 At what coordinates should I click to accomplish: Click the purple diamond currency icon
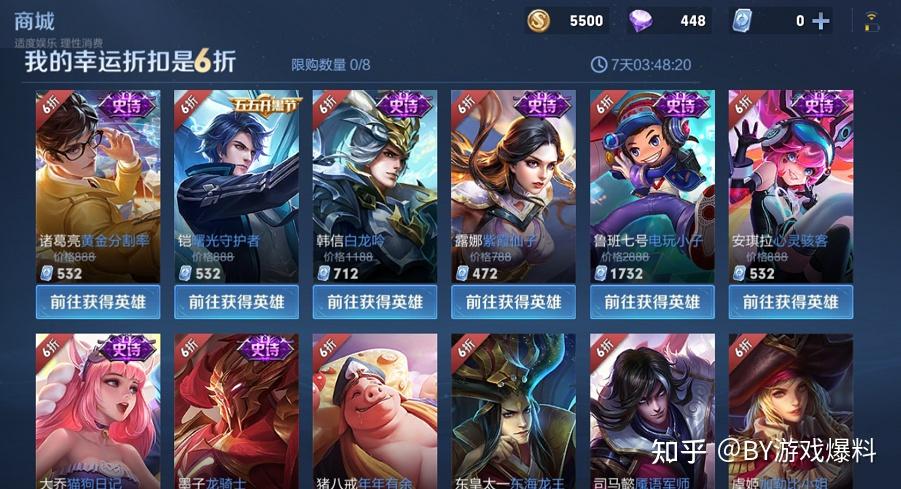(642, 21)
